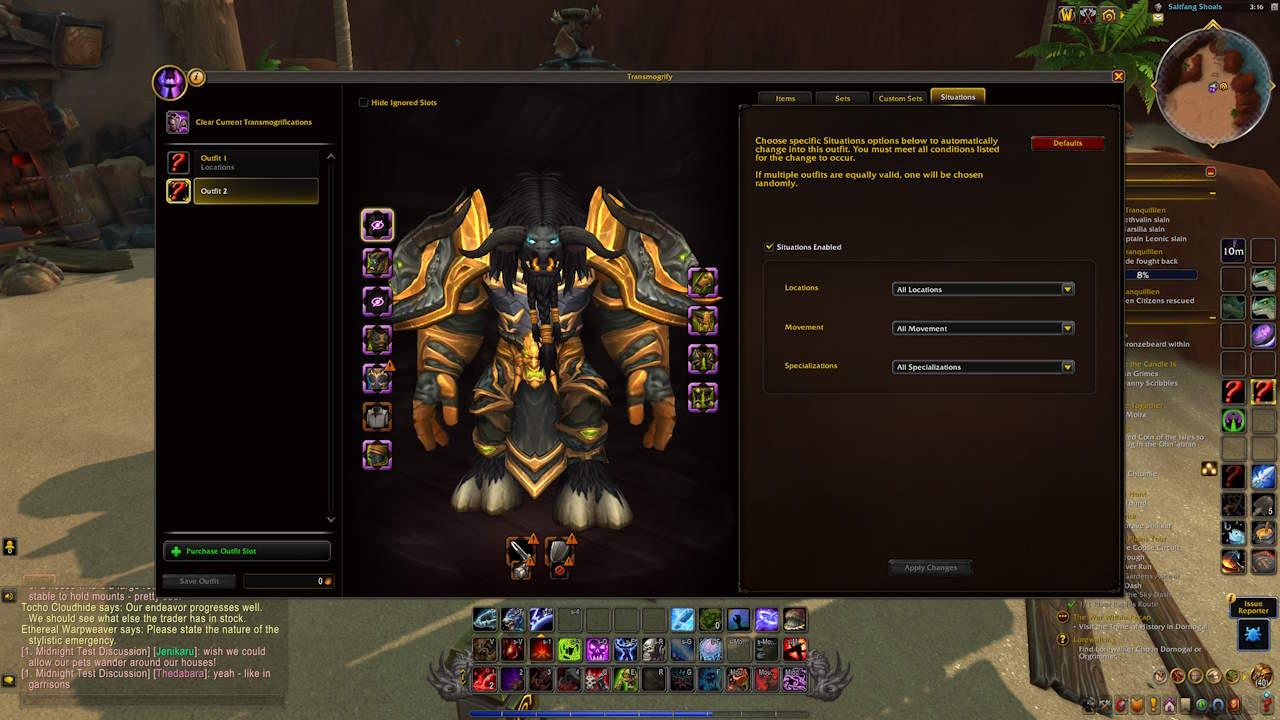Toggle the Hide Ignored Slots checkbox
The width and height of the screenshot is (1280, 720).
pos(363,102)
